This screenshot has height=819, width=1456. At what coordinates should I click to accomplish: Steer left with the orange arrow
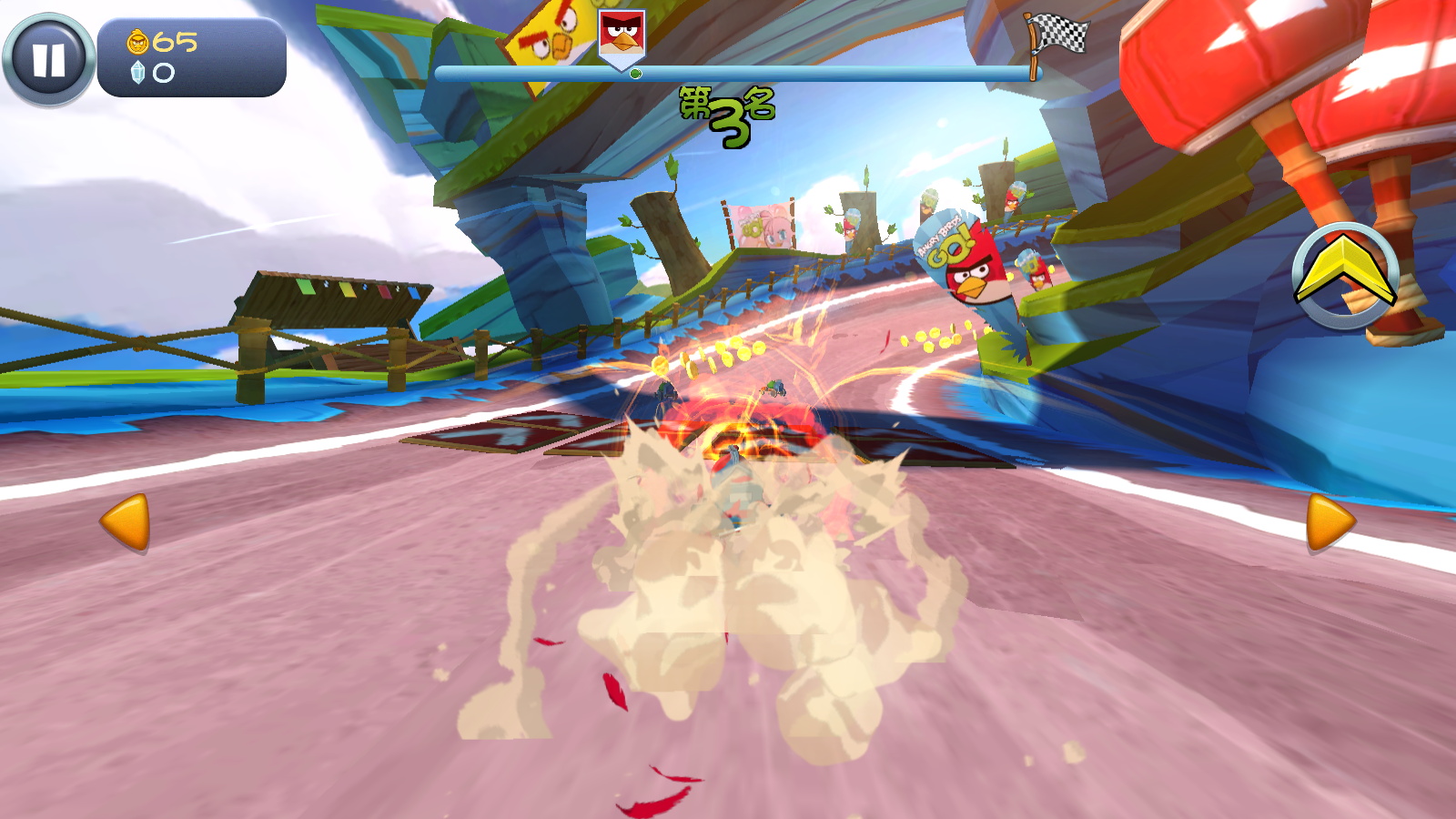pyautogui.click(x=126, y=522)
